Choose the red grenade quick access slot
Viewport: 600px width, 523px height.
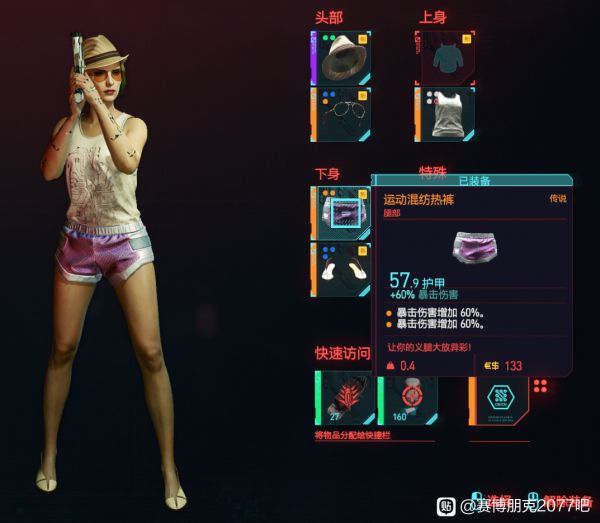[345, 398]
